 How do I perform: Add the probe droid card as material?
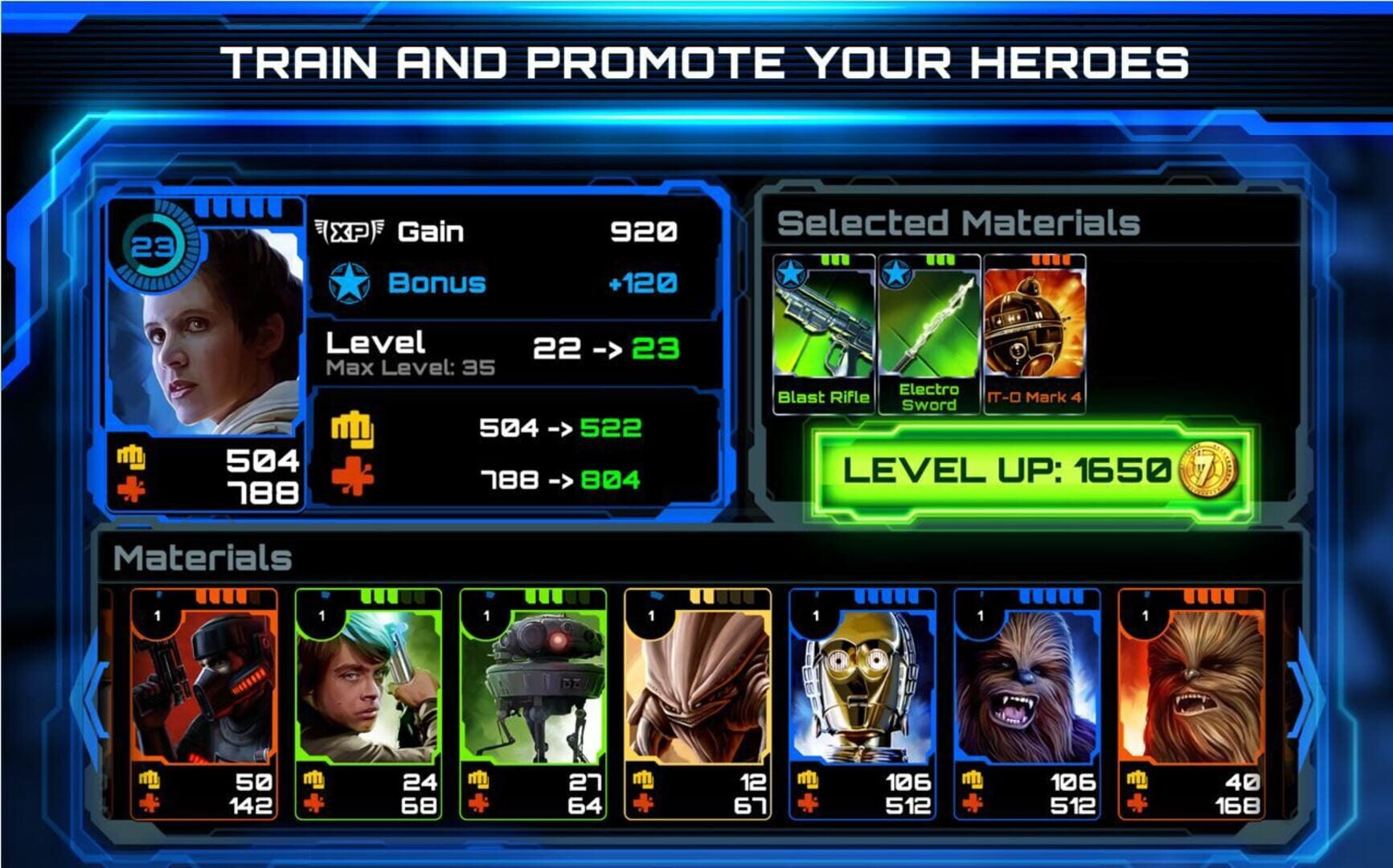(534, 703)
